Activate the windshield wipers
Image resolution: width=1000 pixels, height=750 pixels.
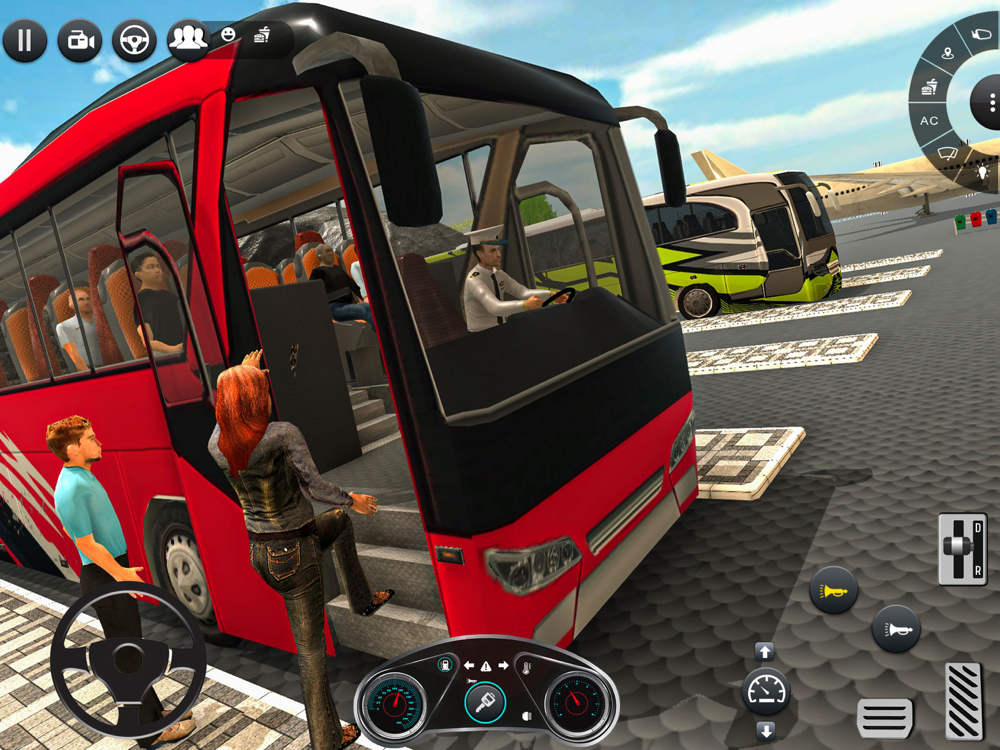pyautogui.click(x=947, y=154)
